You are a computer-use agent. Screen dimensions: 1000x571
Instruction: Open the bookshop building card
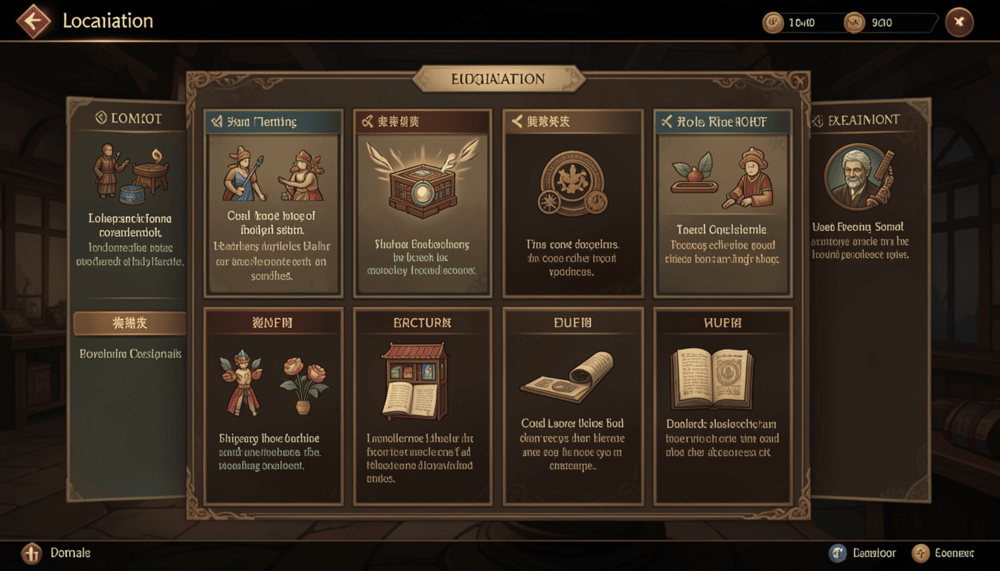pos(423,405)
